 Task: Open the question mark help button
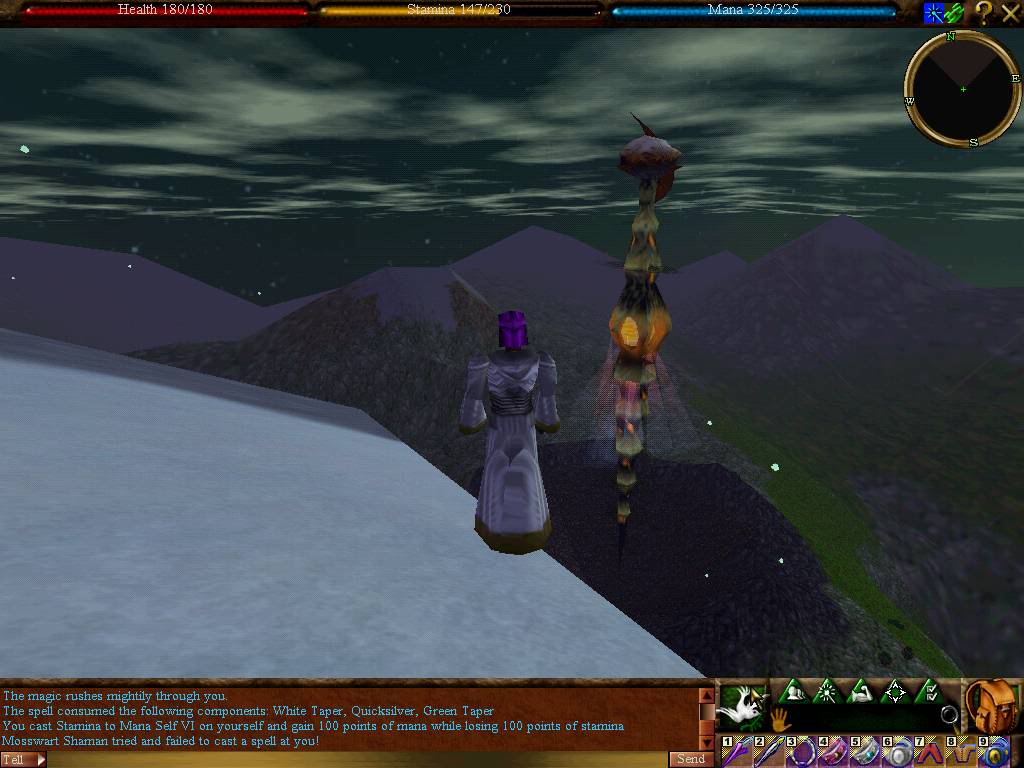984,13
